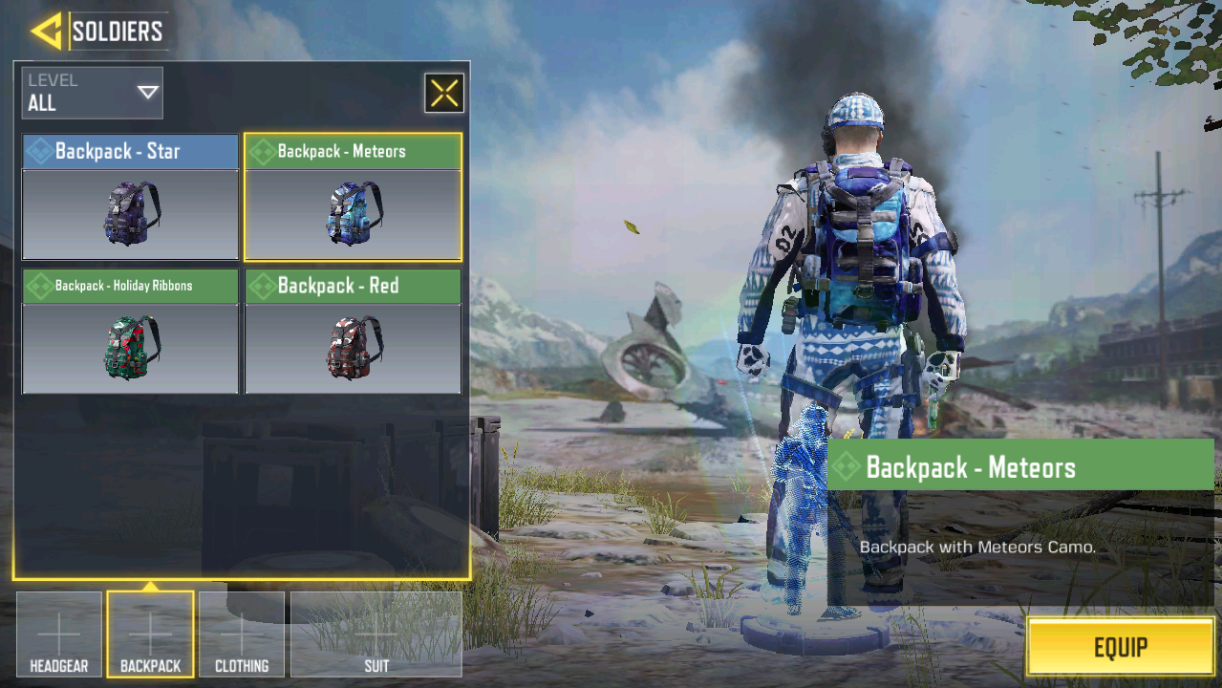Go back using the Soldiers arrow
This screenshot has width=1222, height=688.
pos(46,31)
